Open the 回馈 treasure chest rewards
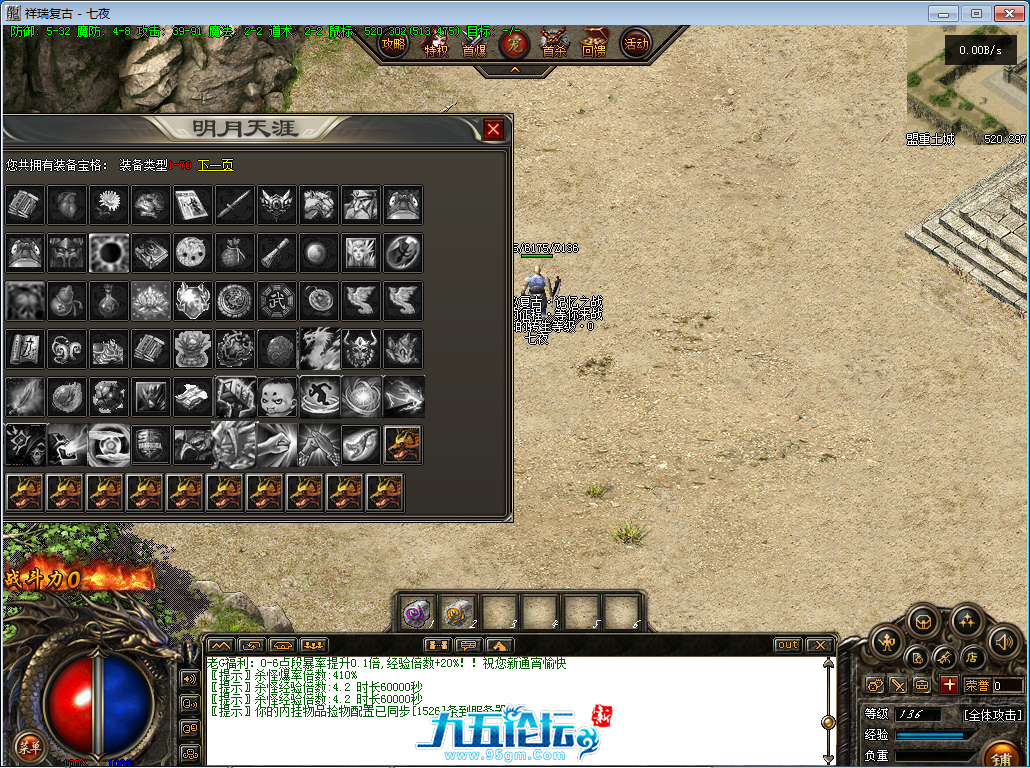The image size is (1030, 768). click(x=594, y=44)
